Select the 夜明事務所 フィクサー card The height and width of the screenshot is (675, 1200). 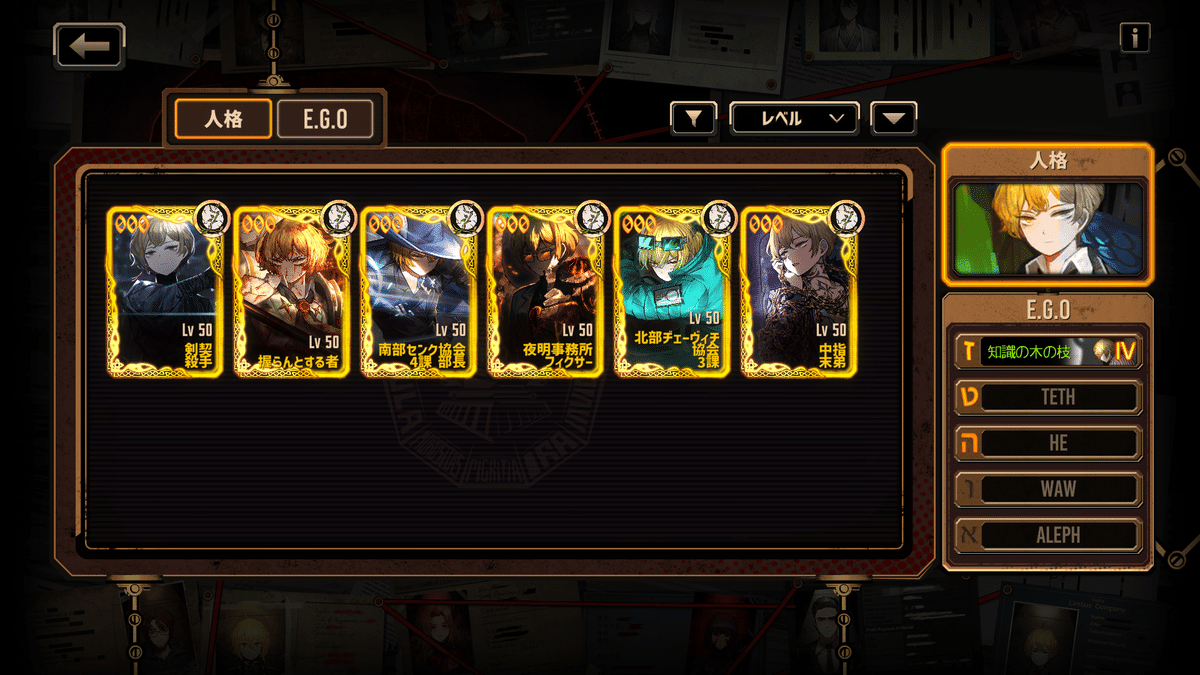click(x=547, y=290)
